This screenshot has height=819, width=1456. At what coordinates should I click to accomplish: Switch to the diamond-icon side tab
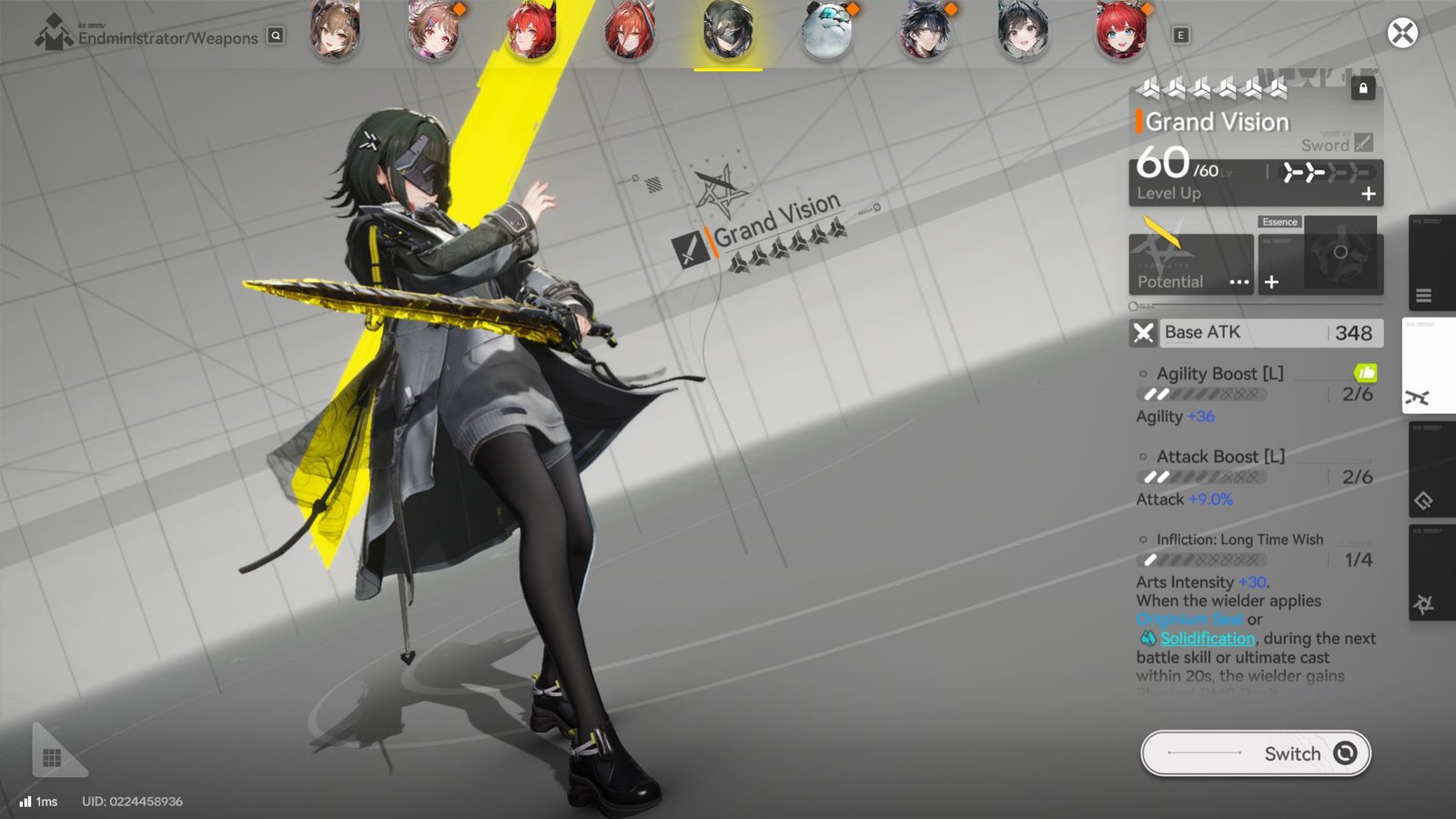pos(1424,500)
